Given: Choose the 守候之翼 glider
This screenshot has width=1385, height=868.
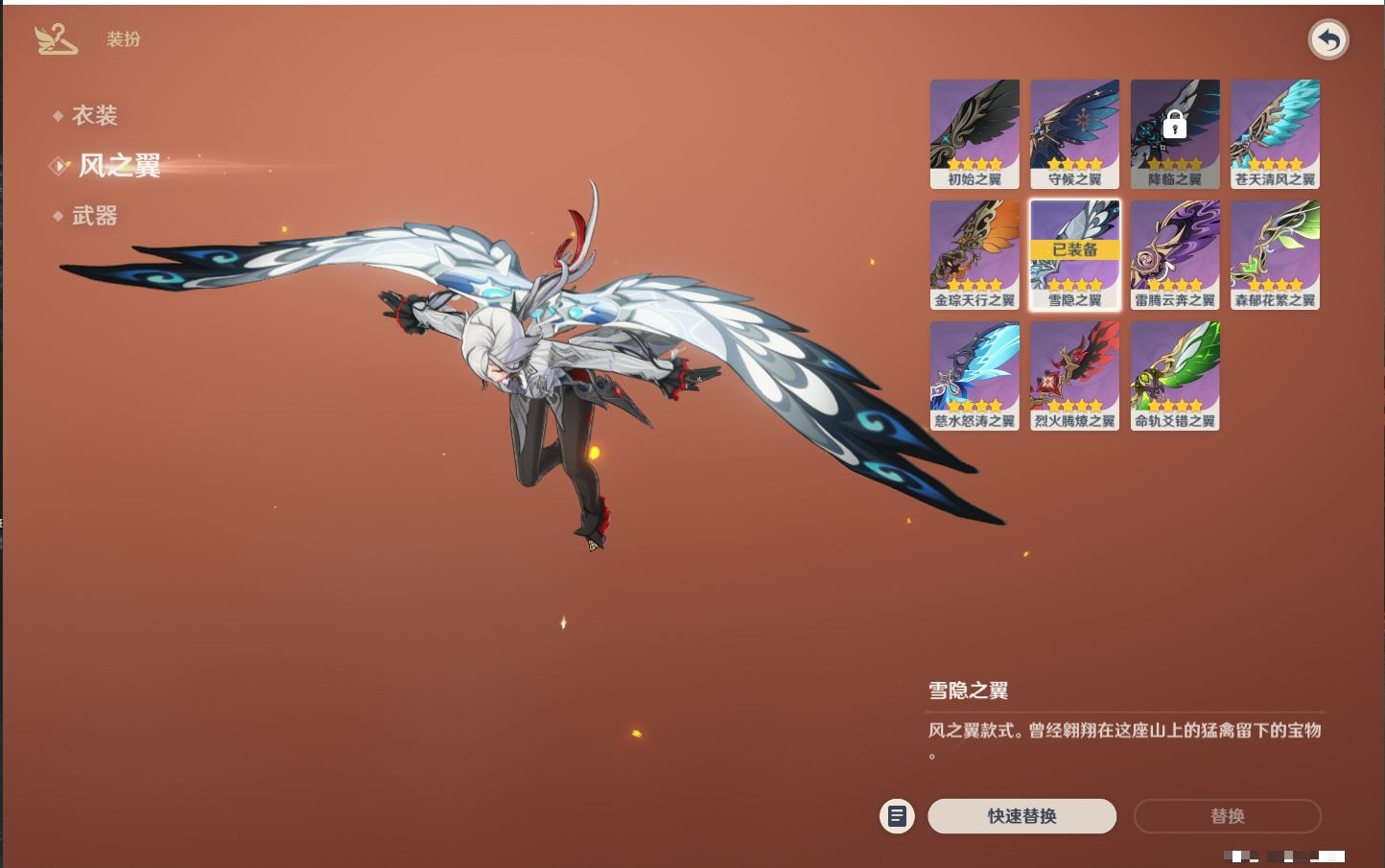Looking at the screenshot, I should point(1074,133).
